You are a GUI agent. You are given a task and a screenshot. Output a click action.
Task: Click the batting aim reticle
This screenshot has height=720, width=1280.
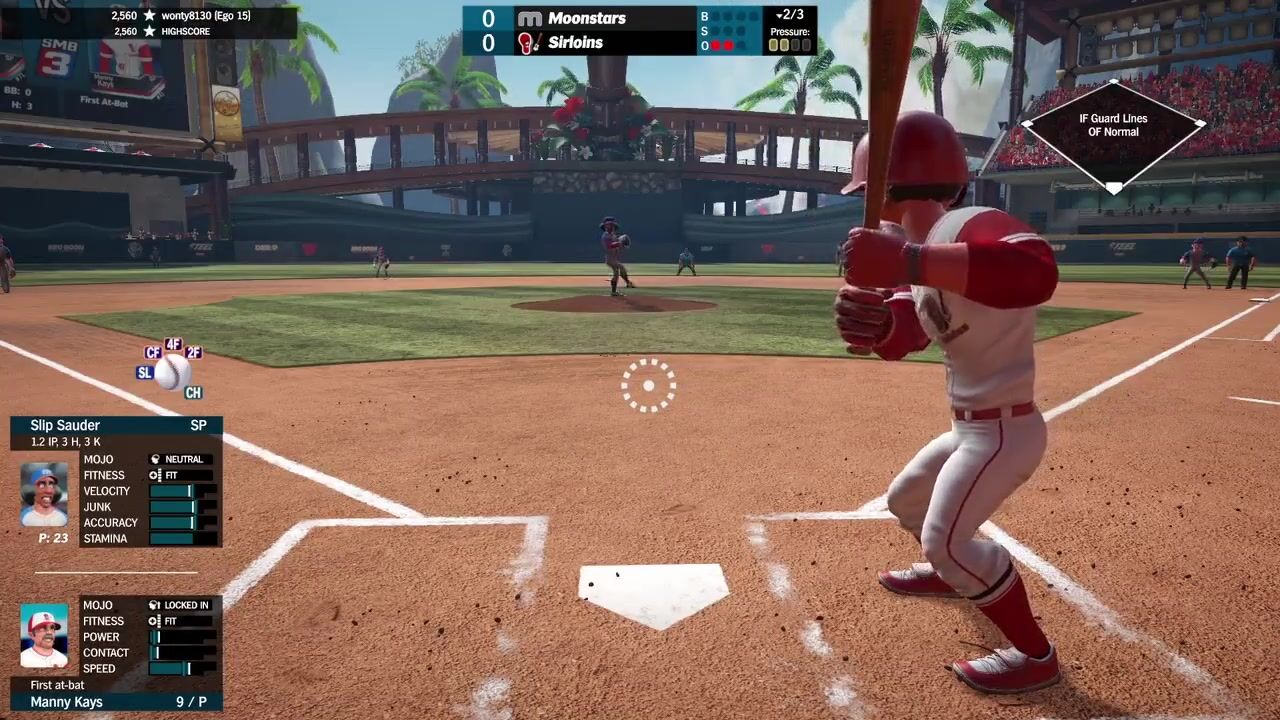click(648, 385)
